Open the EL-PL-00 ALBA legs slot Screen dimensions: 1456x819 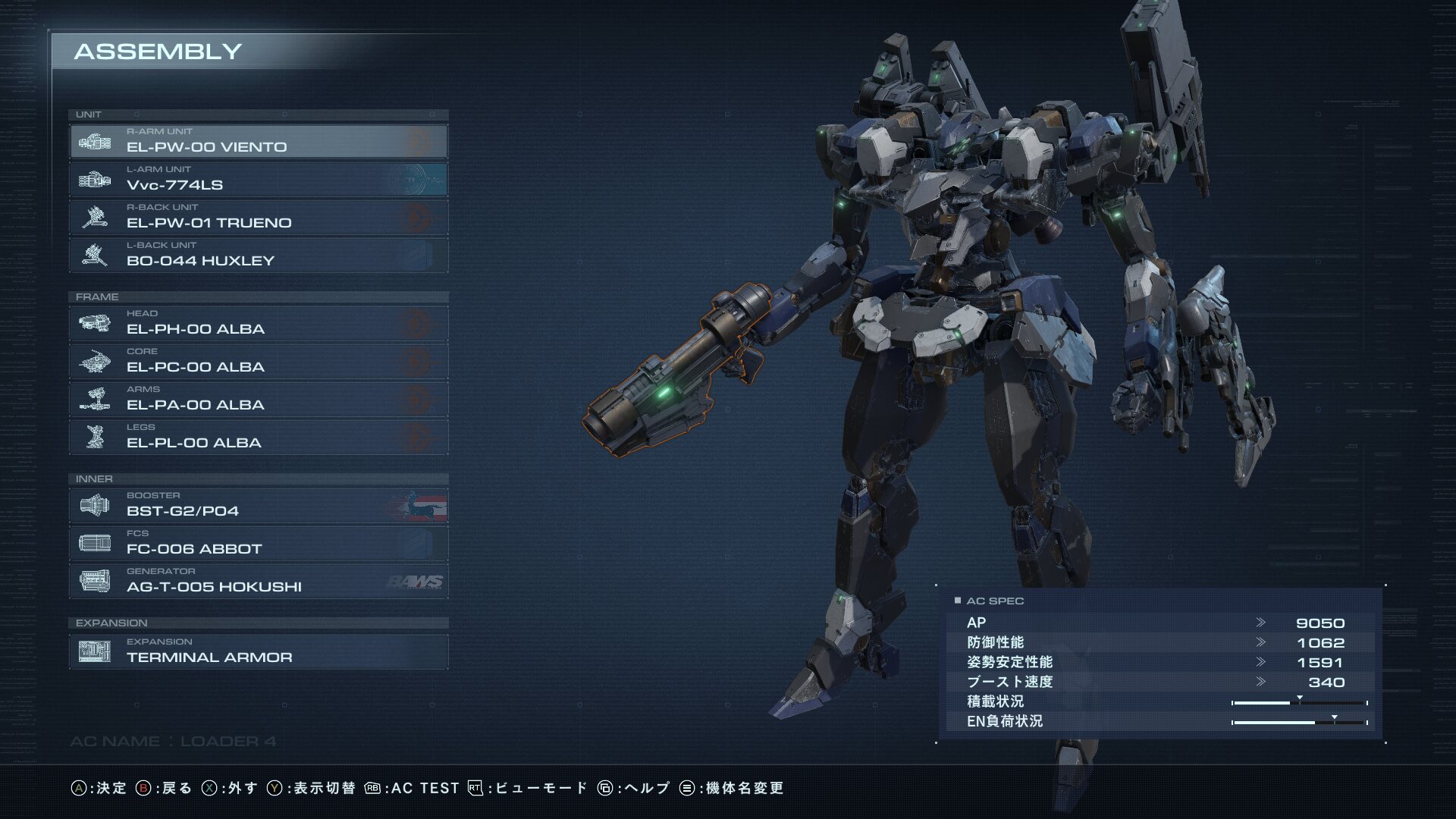pos(259,437)
